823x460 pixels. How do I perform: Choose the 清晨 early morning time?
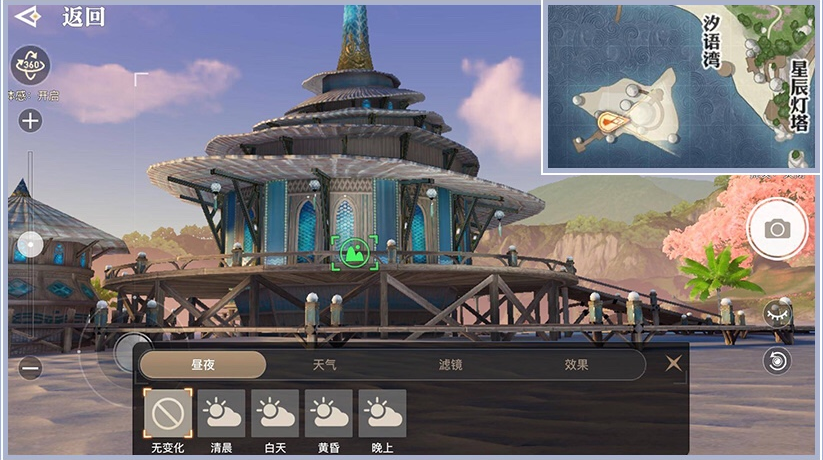coord(221,413)
